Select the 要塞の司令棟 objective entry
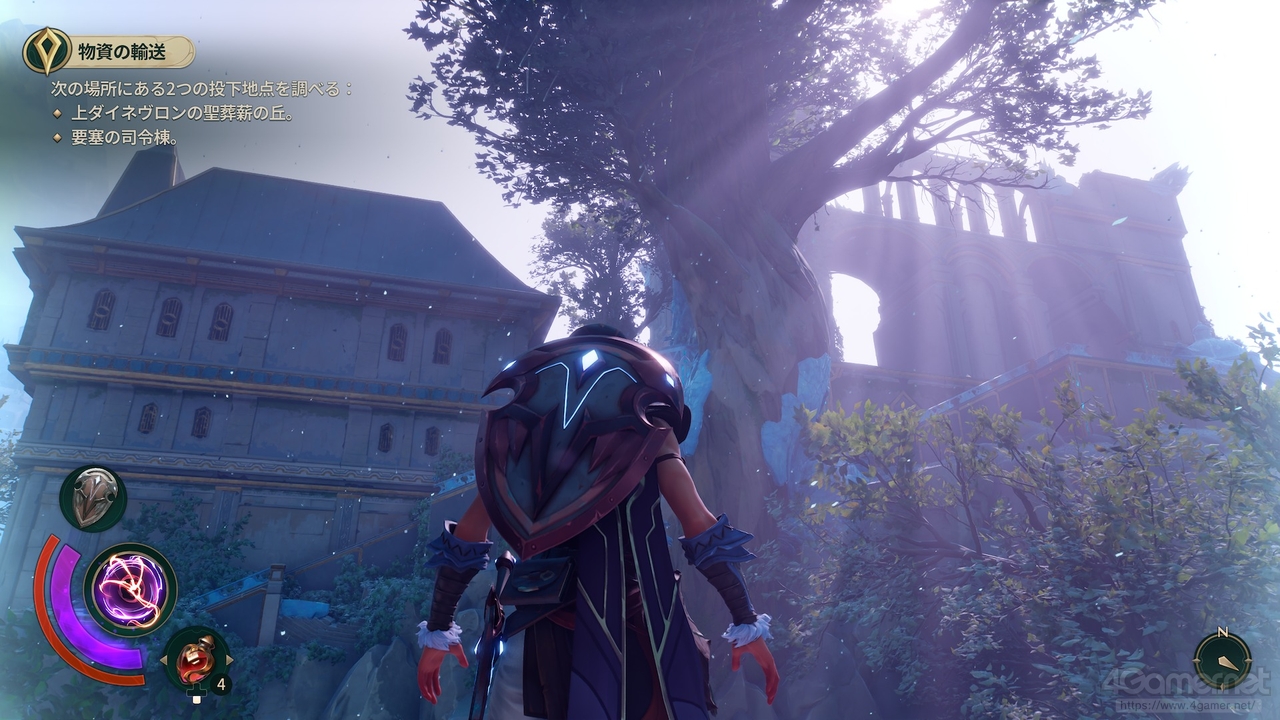The height and width of the screenshot is (720, 1280). (x=125, y=138)
